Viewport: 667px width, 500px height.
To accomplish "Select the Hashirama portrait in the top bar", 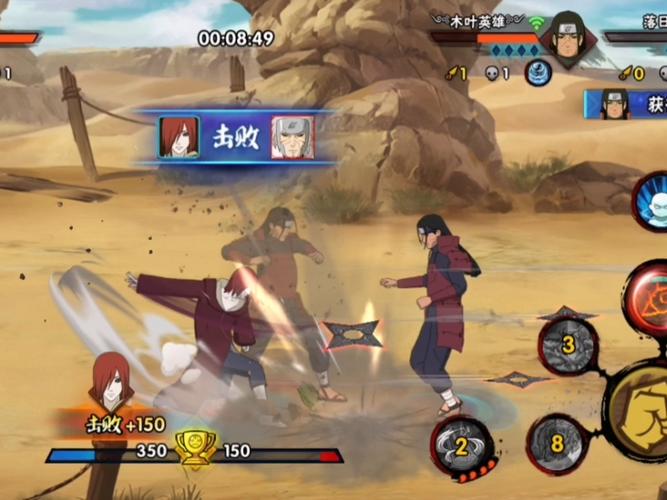I will [565, 37].
